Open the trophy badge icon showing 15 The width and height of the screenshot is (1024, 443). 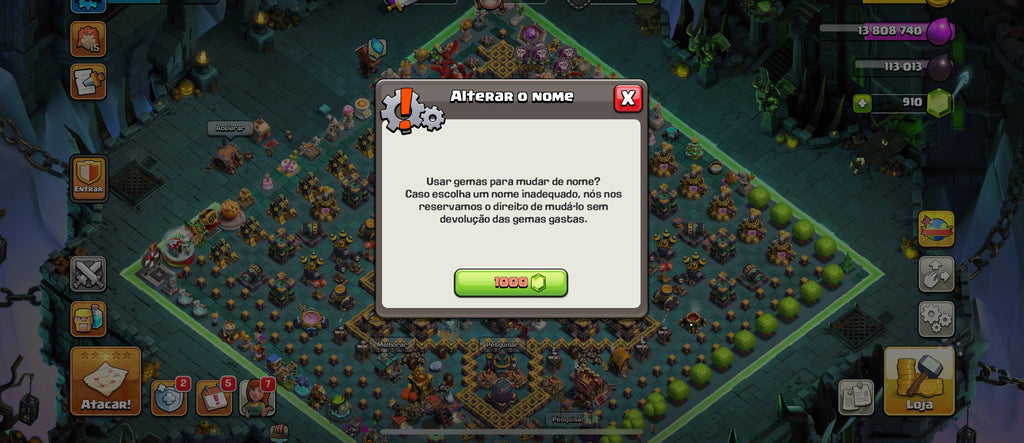88,39
